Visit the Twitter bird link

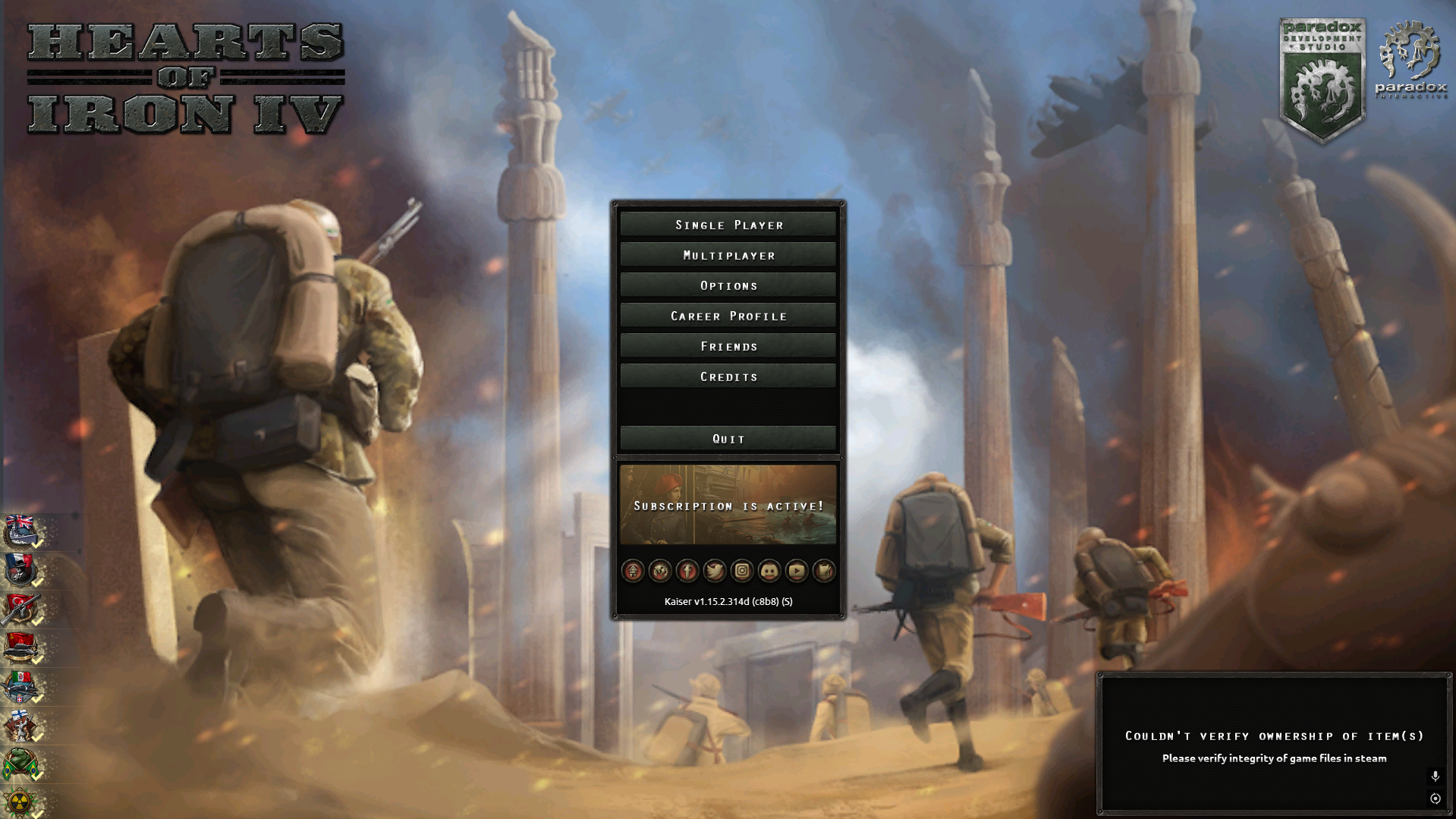[x=715, y=571]
